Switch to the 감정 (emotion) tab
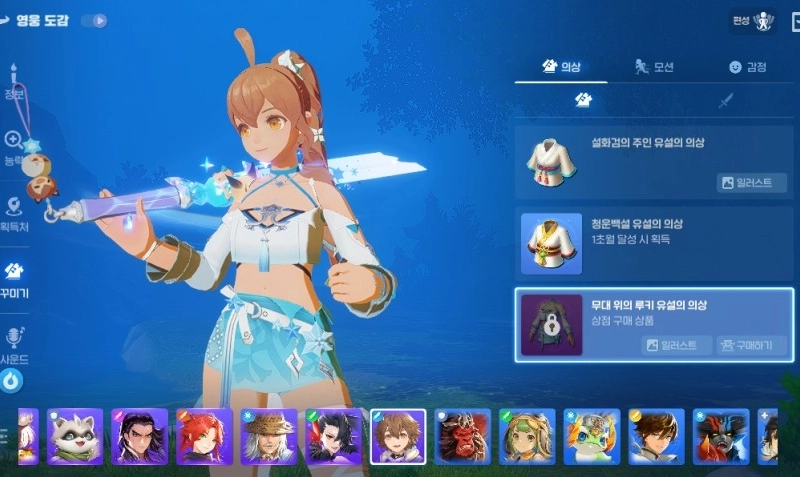The width and height of the screenshot is (800, 477). point(747,67)
